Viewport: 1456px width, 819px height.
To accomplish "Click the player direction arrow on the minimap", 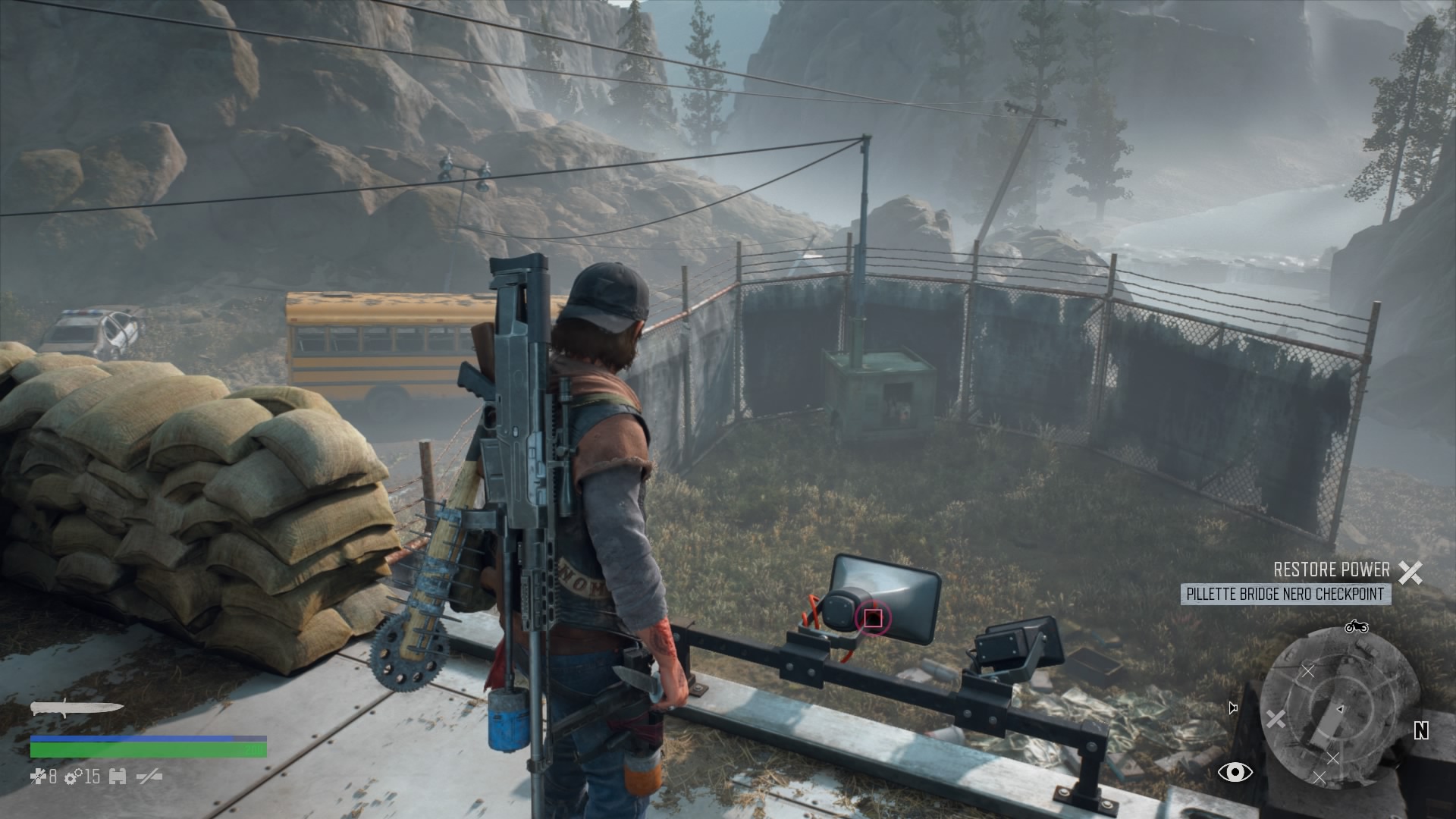I will (x=1341, y=708).
